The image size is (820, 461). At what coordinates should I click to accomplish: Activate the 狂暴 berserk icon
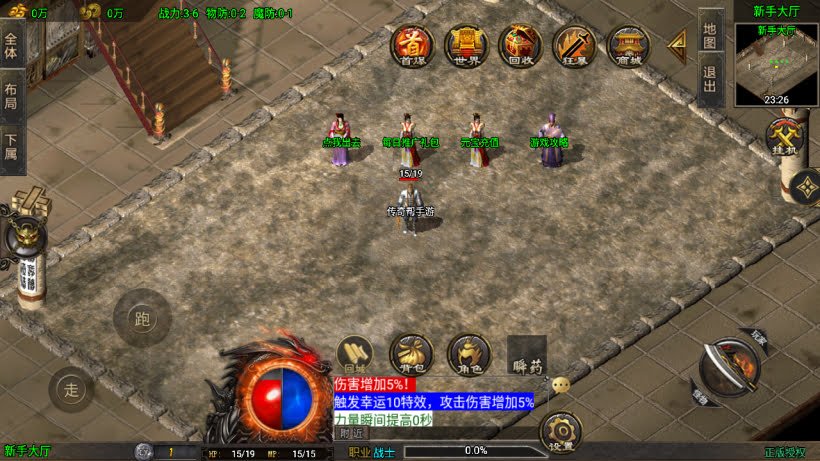pos(574,46)
